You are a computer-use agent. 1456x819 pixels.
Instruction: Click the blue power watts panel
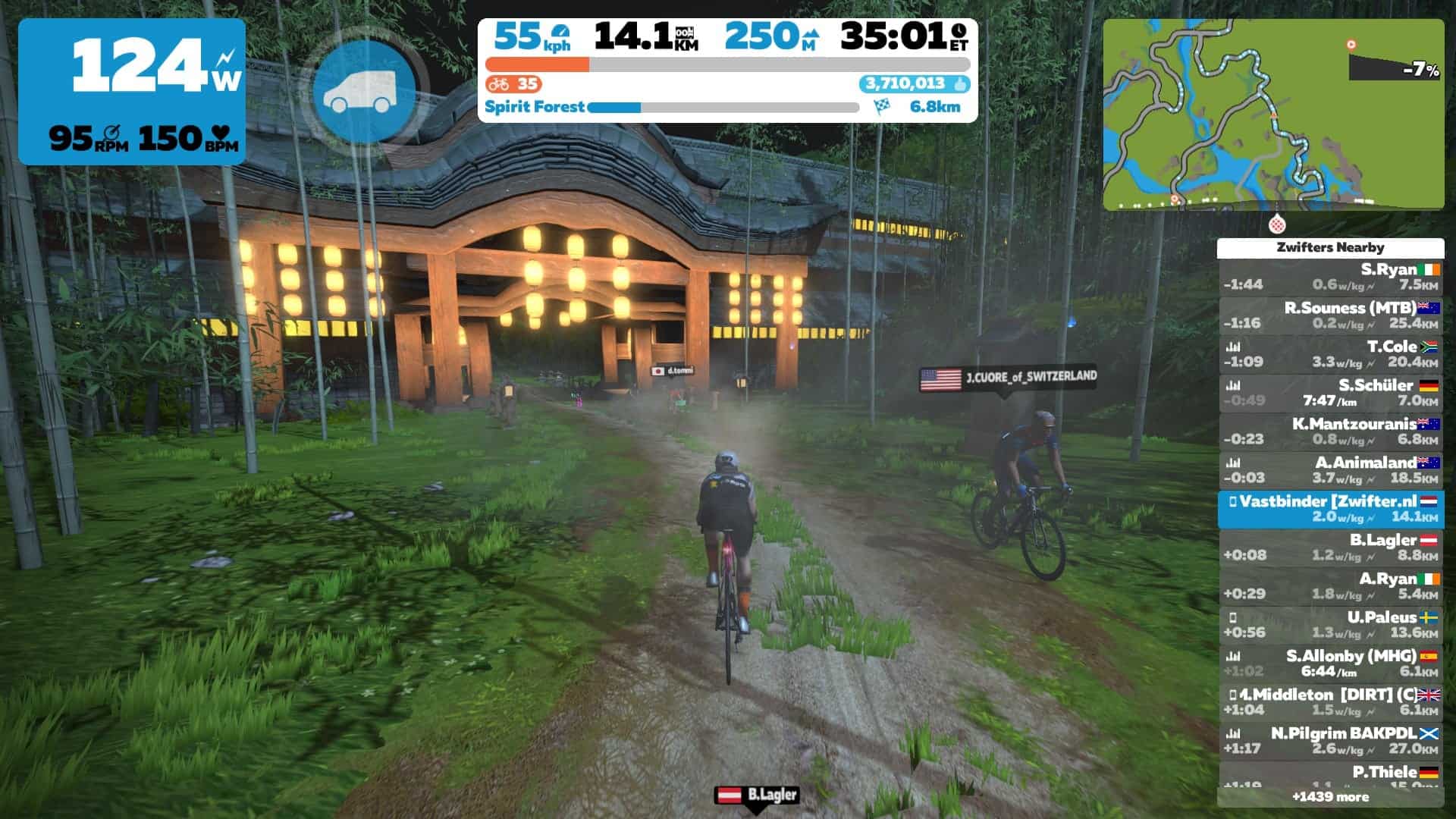tap(132, 92)
